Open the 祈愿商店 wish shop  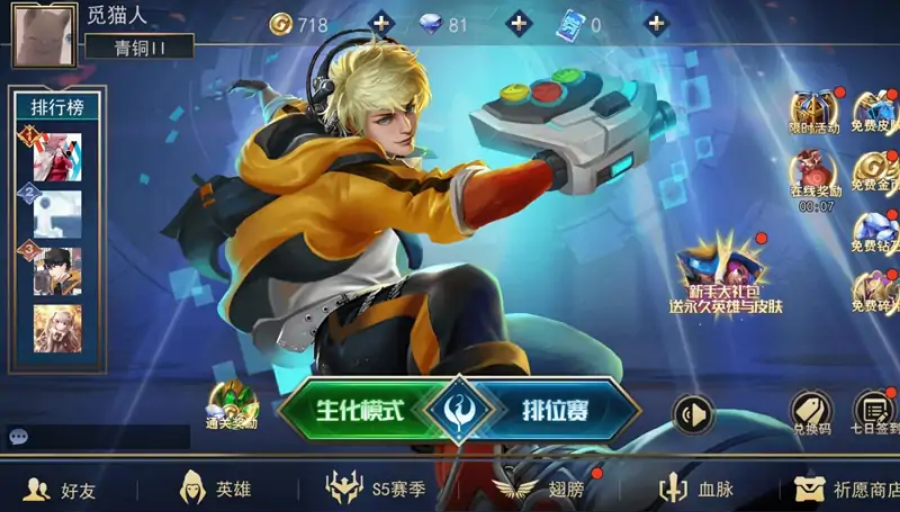(848, 489)
